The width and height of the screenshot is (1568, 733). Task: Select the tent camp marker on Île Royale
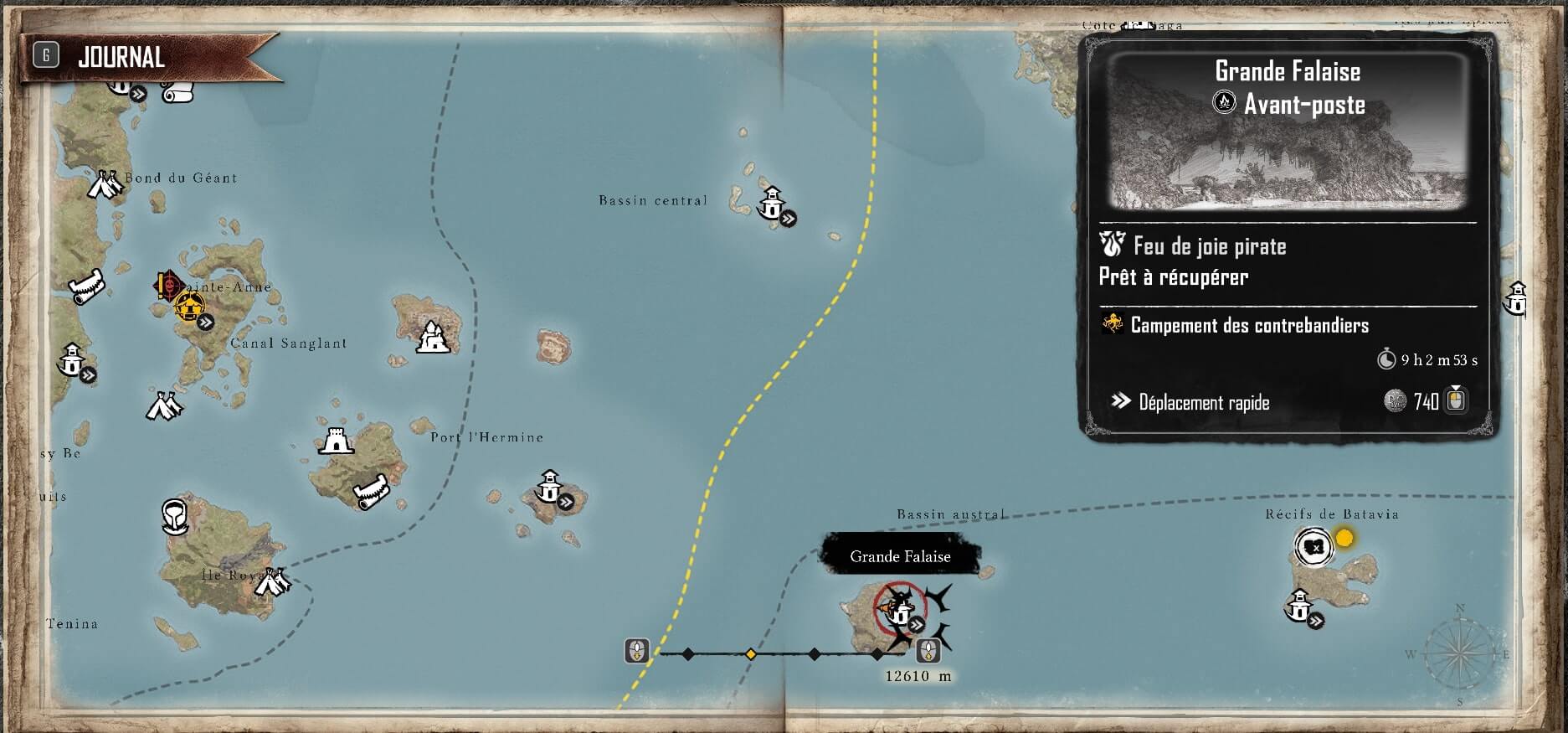pyautogui.click(x=272, y=581)
